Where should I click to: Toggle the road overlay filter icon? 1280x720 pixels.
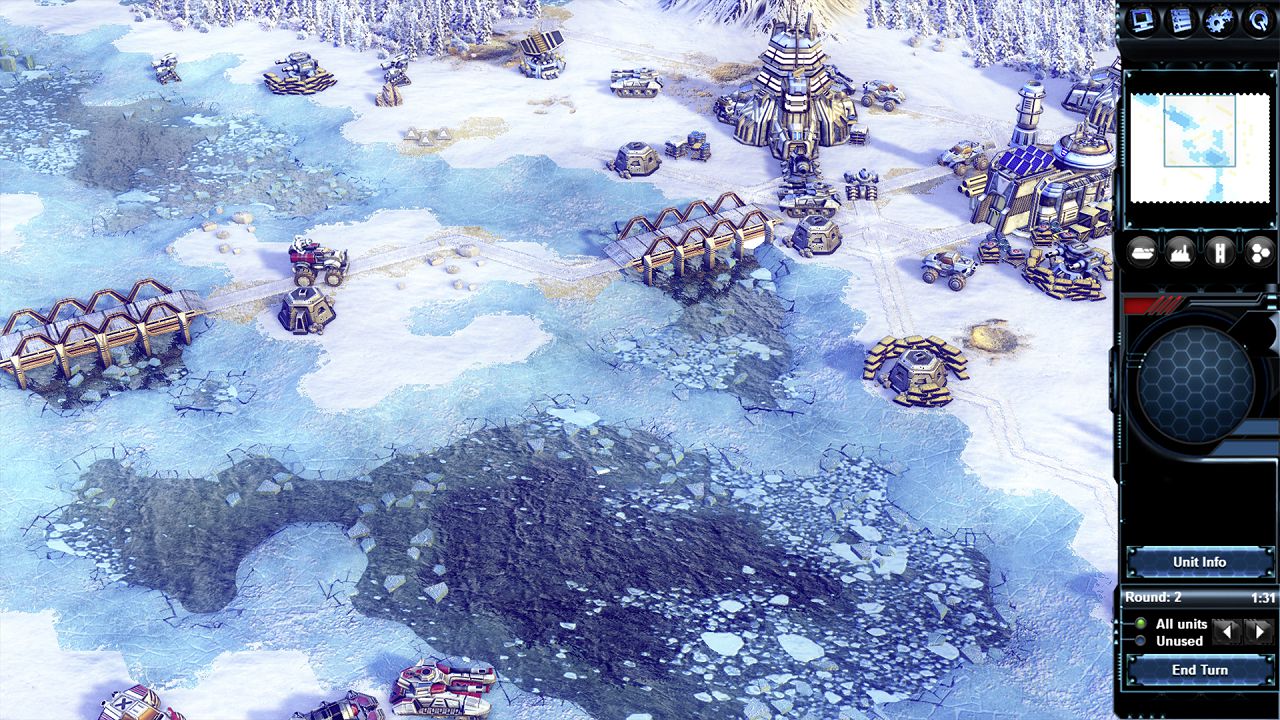[1220, 252]
